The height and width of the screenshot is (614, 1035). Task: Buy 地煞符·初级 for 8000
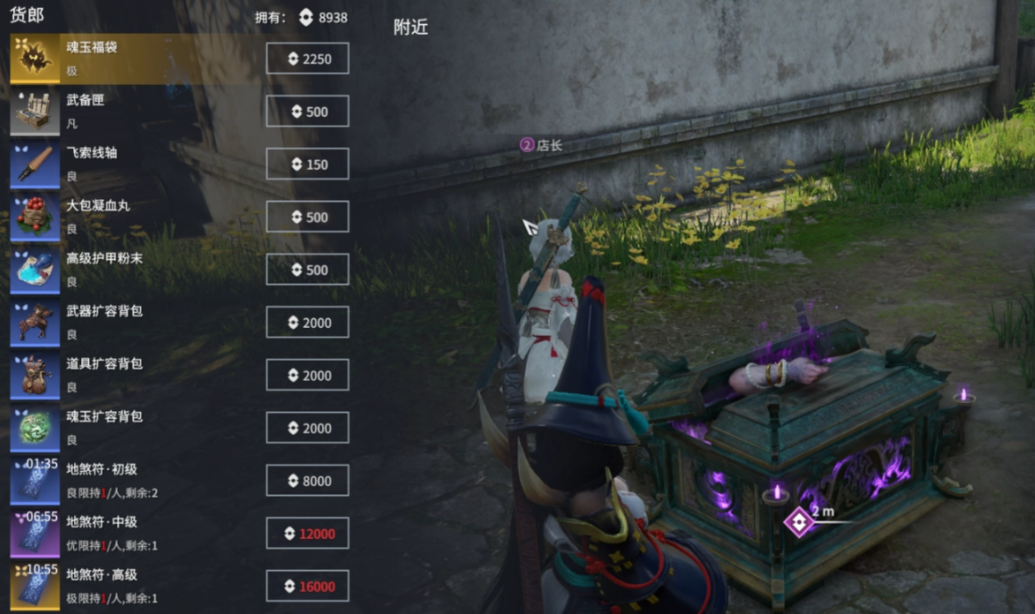point(307,481)
